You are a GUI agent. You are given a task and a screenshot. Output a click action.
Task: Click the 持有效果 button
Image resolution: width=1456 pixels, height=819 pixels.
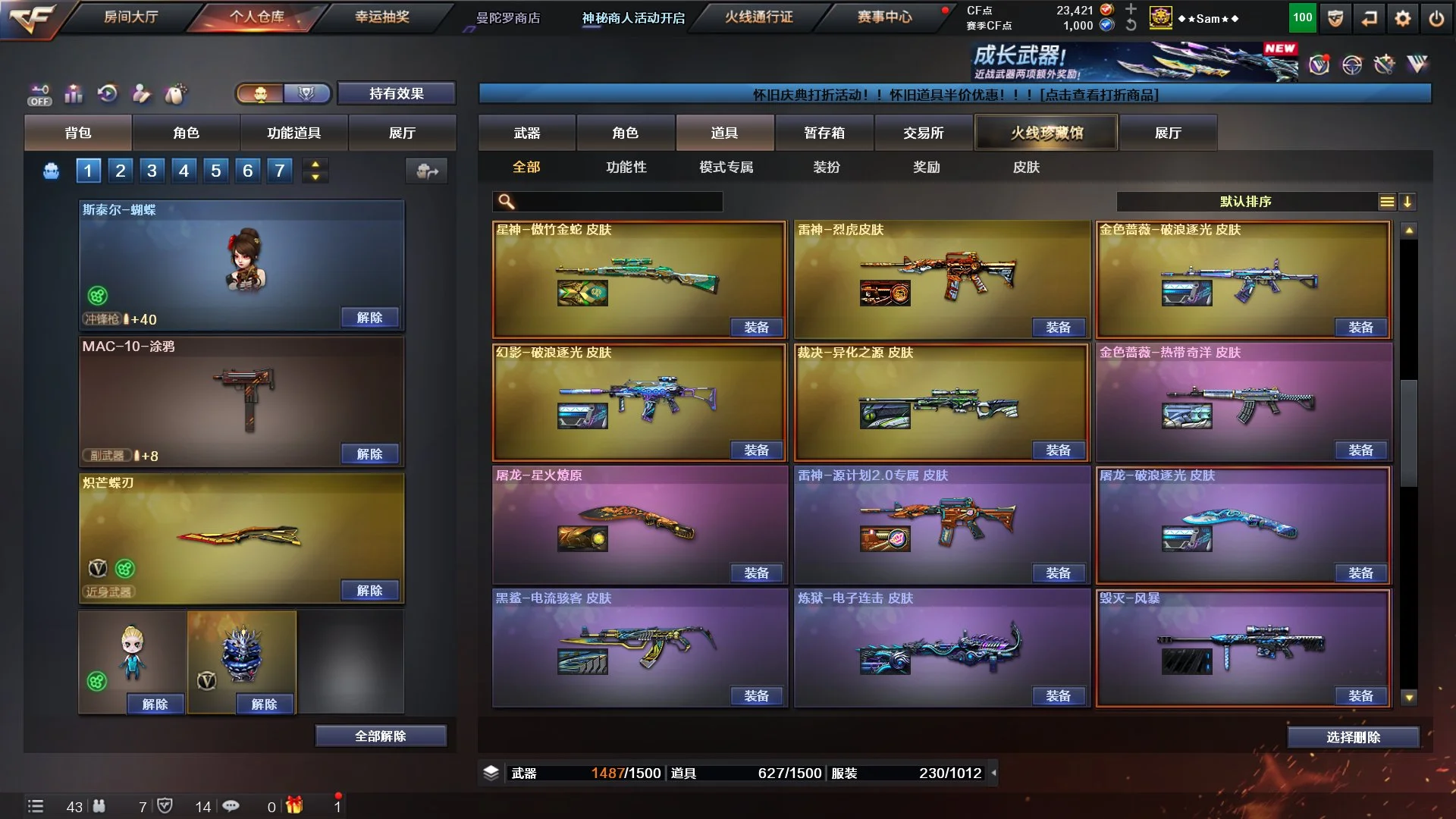(396, 93)
